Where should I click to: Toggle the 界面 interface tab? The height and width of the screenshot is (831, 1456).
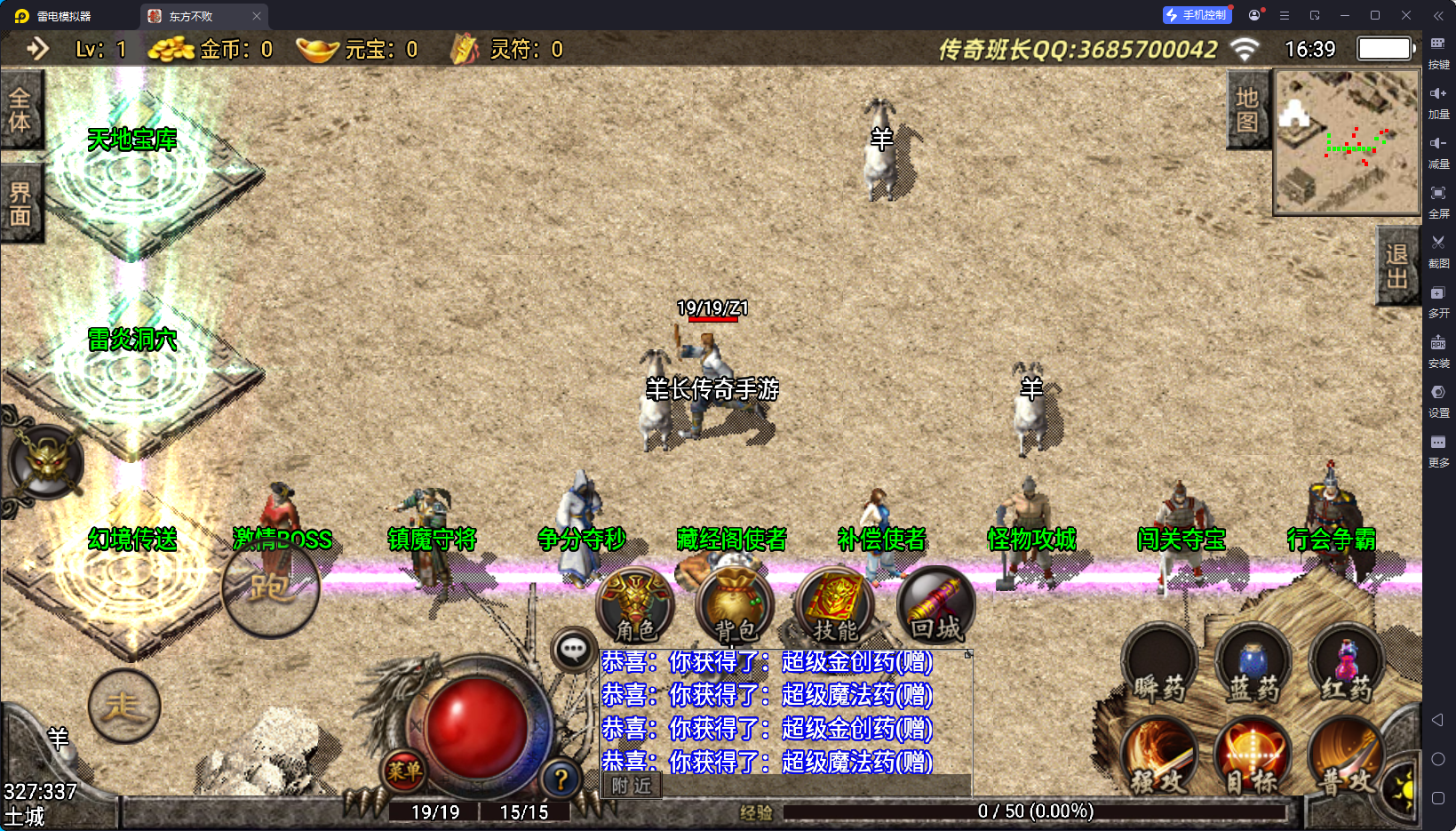20,204
